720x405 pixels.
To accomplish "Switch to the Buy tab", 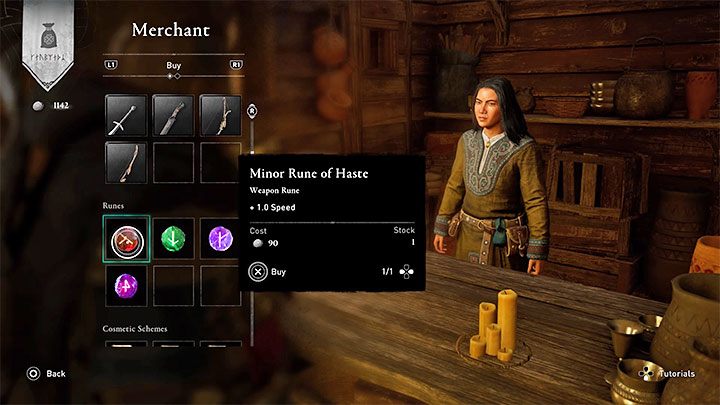I will point(173,66).
